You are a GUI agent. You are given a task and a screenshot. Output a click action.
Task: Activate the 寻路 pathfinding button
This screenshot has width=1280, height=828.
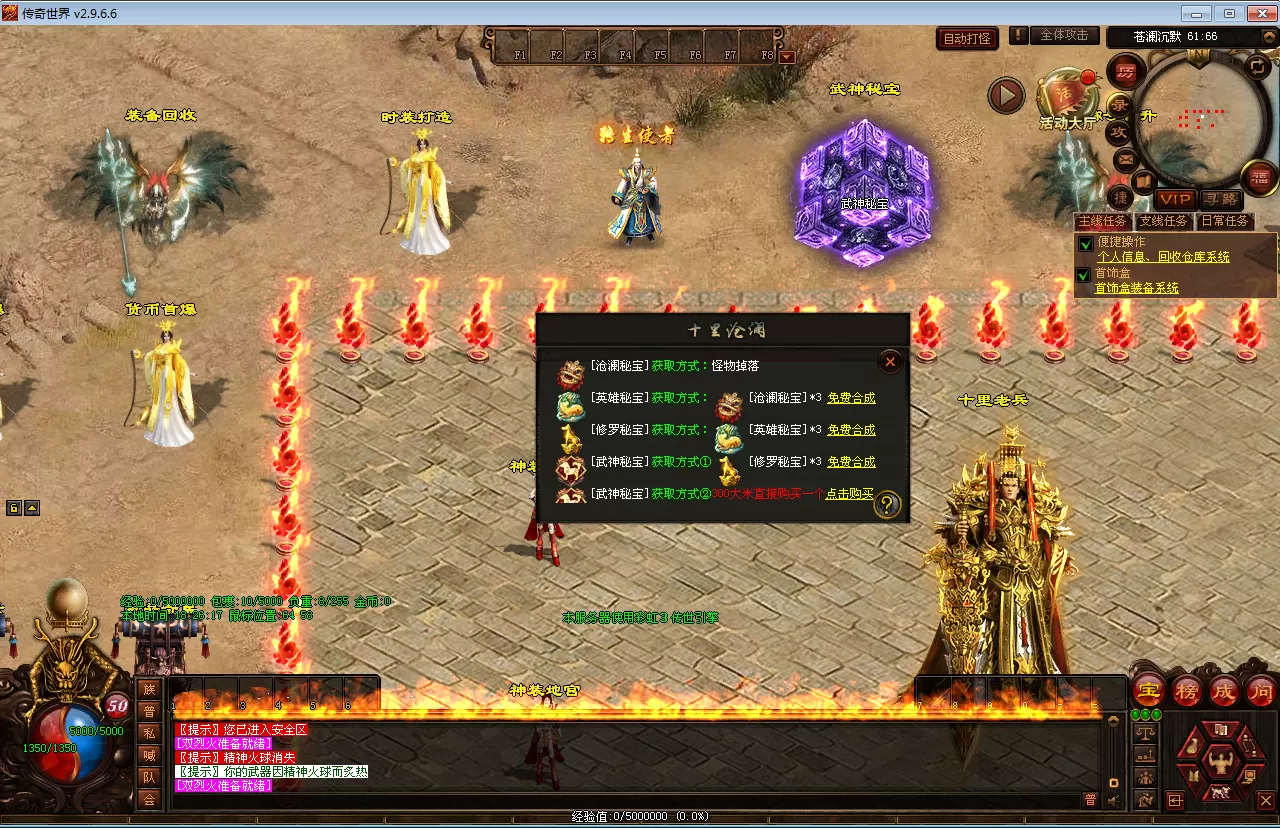[x=1219, y=199]
